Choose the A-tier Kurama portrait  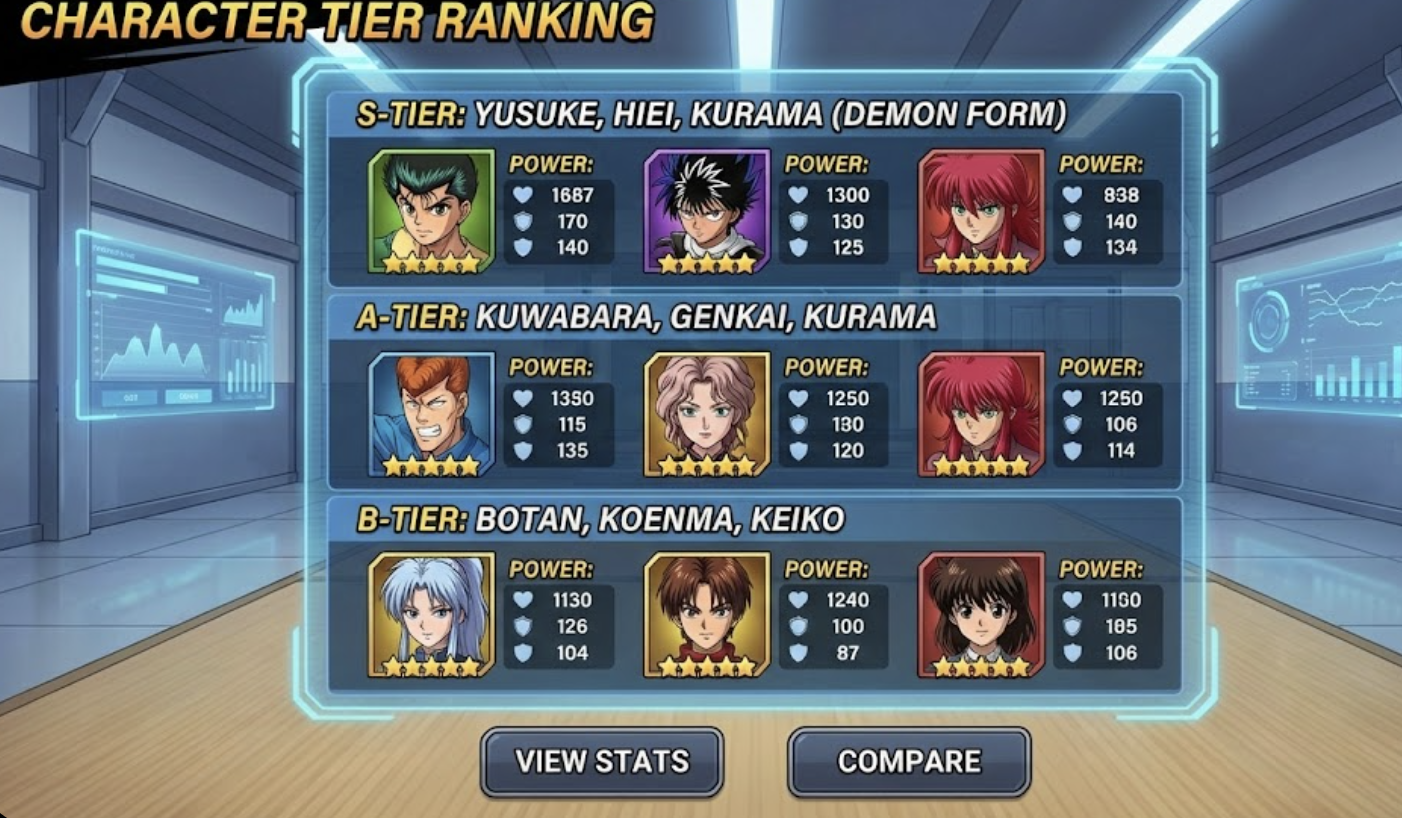pyautogui.click(x=981, y=414)
